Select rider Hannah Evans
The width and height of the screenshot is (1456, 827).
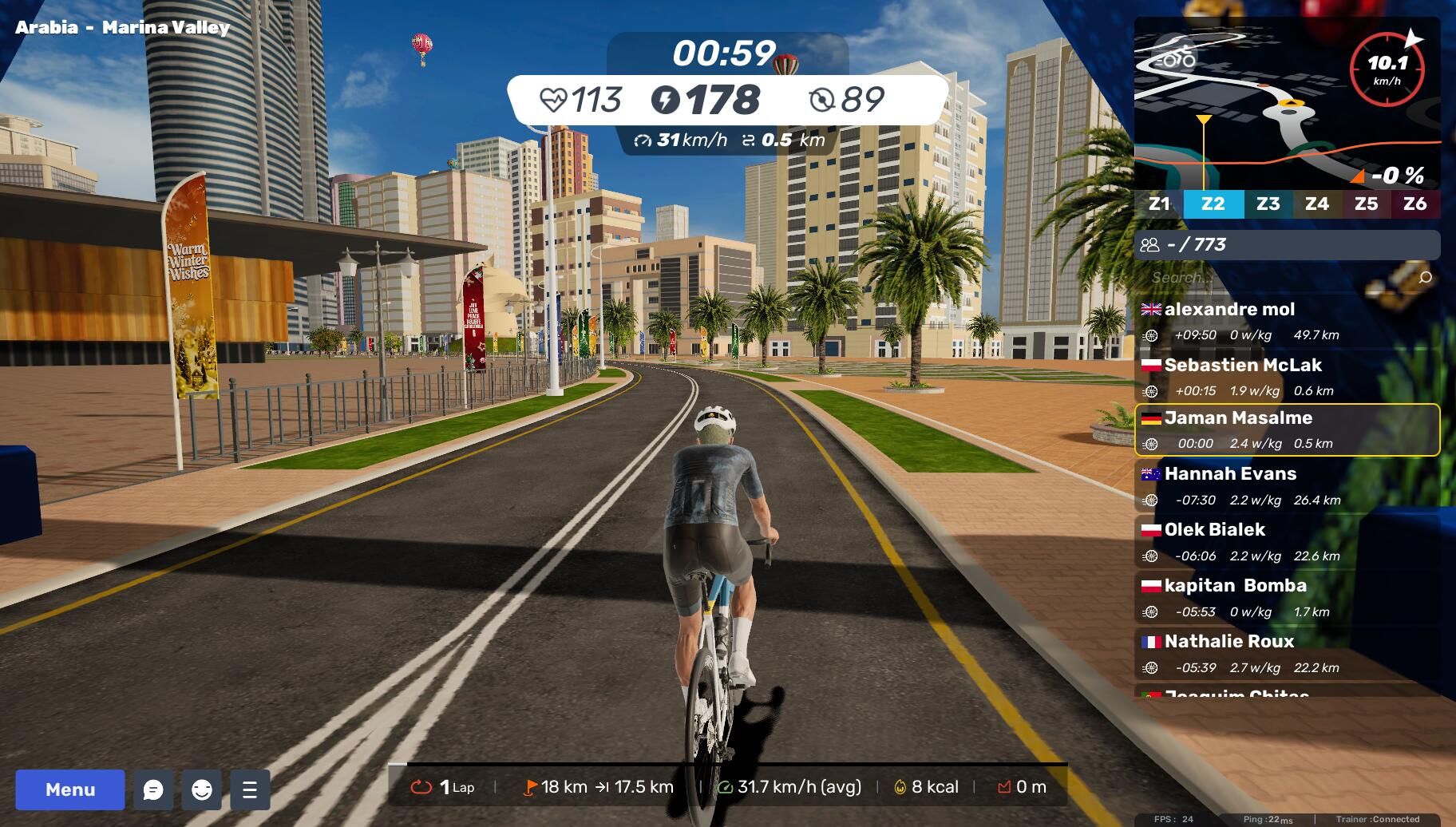coord(1287,485)
